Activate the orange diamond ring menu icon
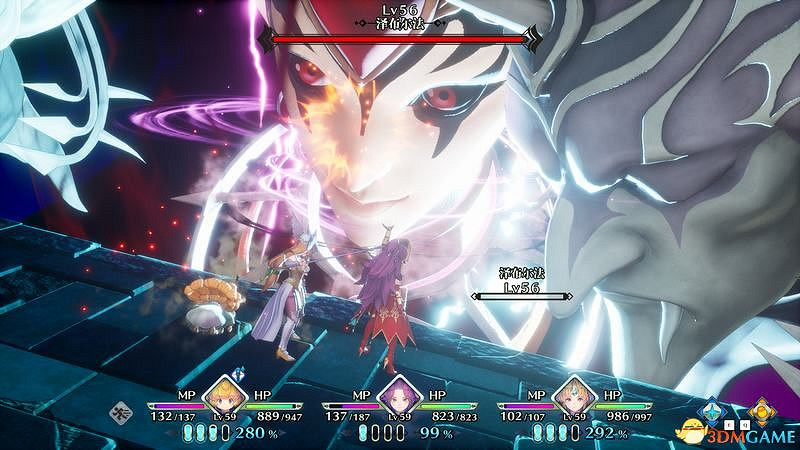800x450 pixels. [764, 408]
